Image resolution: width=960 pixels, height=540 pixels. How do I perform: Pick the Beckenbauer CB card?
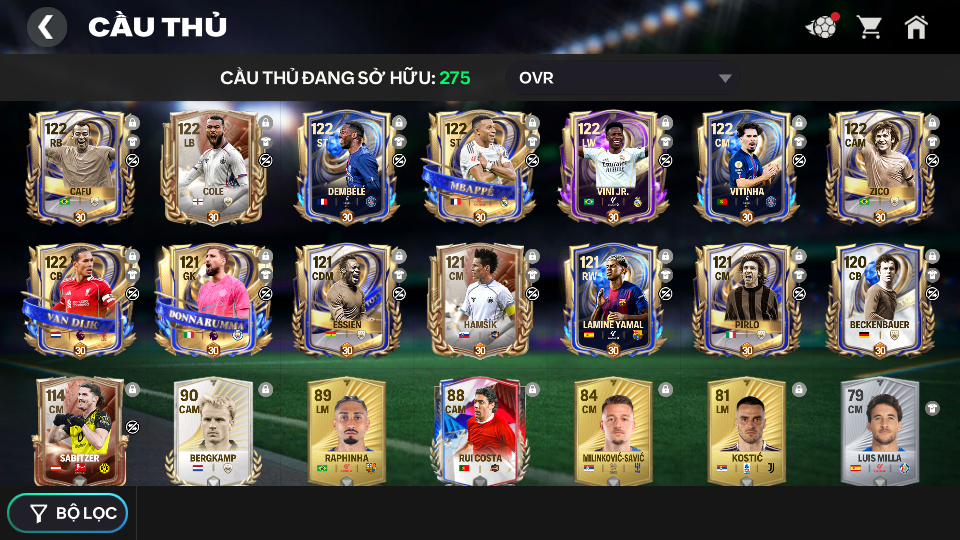(878, 300)
